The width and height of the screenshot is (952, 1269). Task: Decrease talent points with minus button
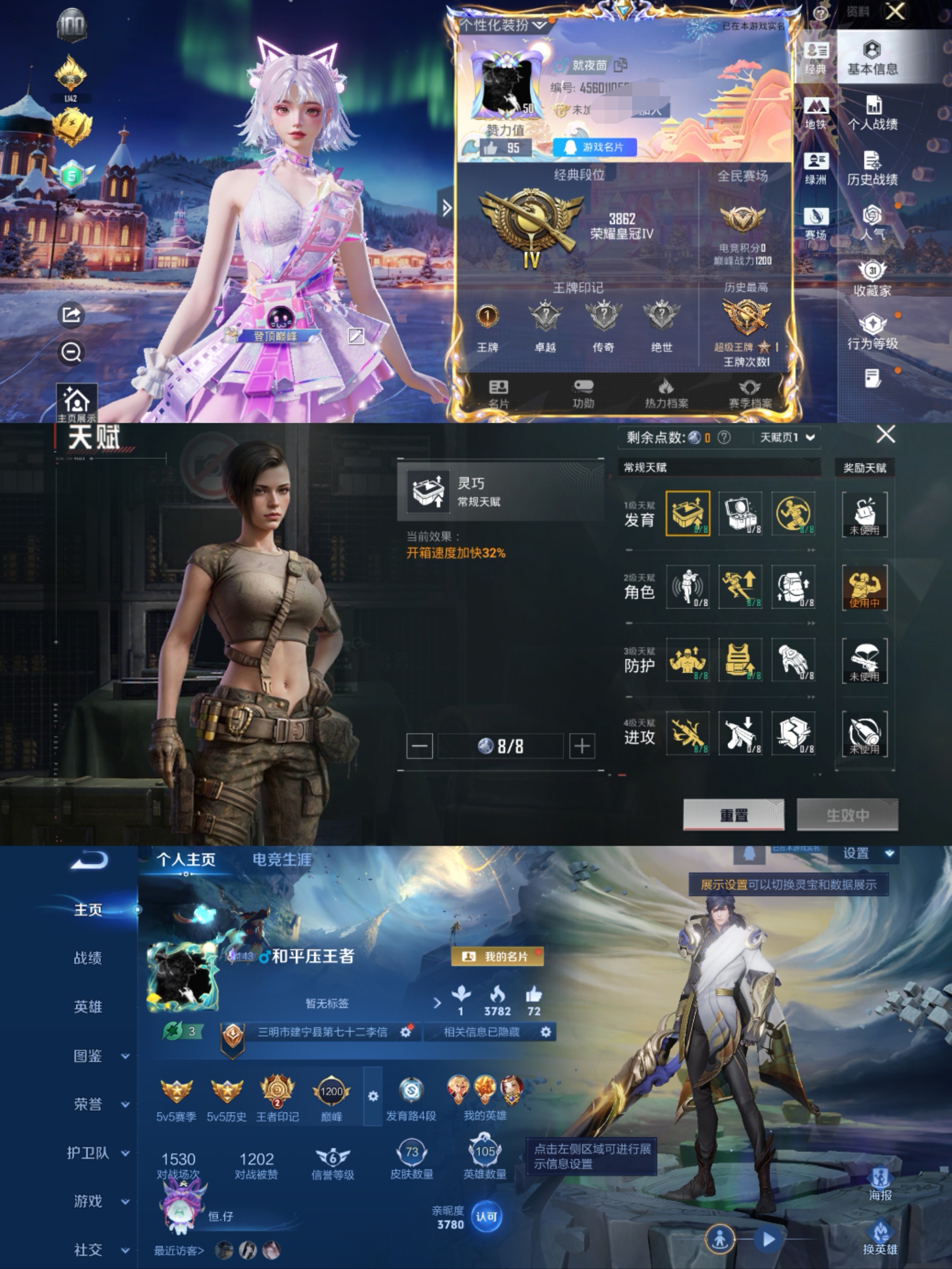pyautogui.click(x=419, y=746)
